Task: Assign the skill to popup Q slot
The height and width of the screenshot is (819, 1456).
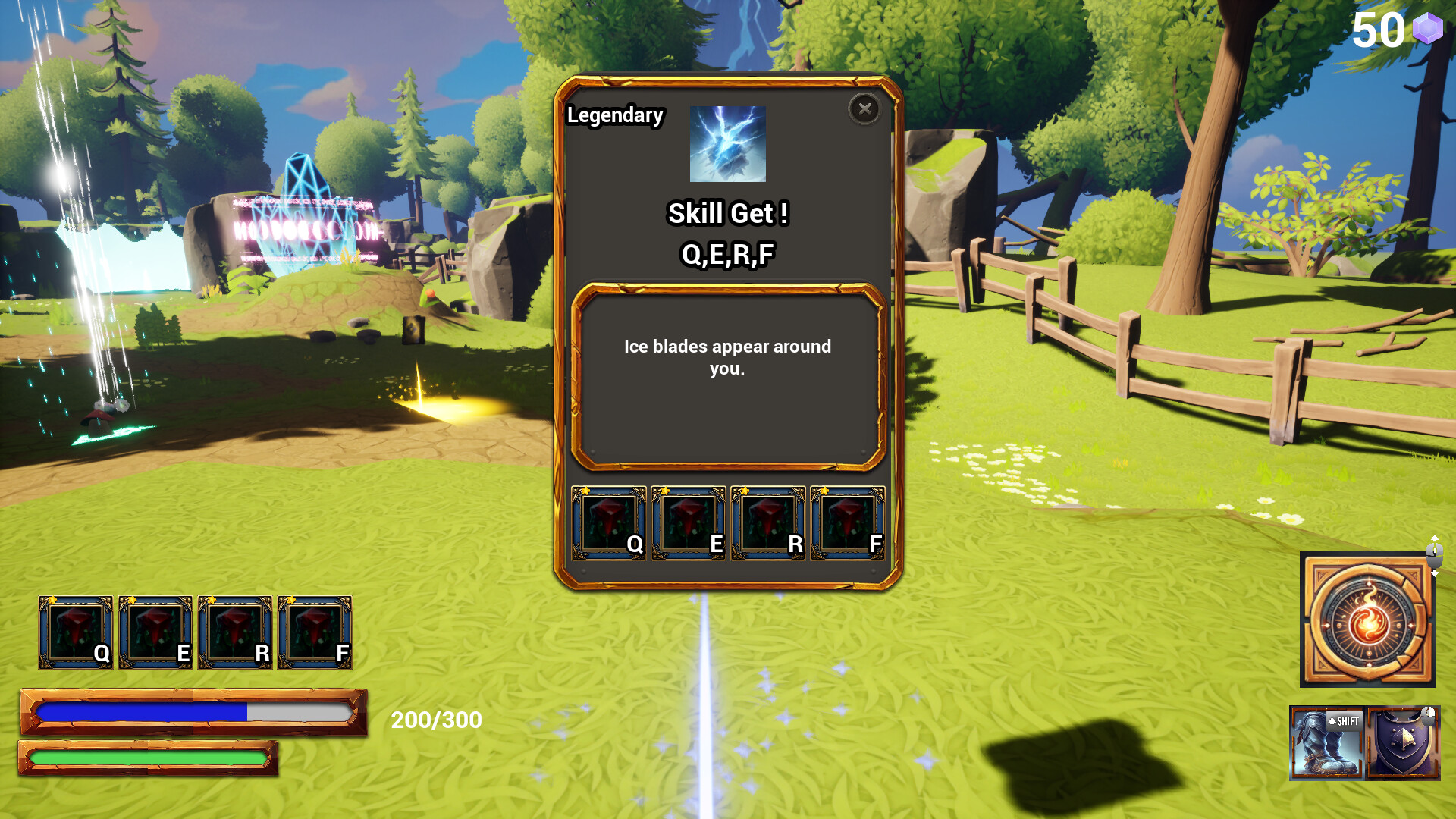Action: point(609,523)
